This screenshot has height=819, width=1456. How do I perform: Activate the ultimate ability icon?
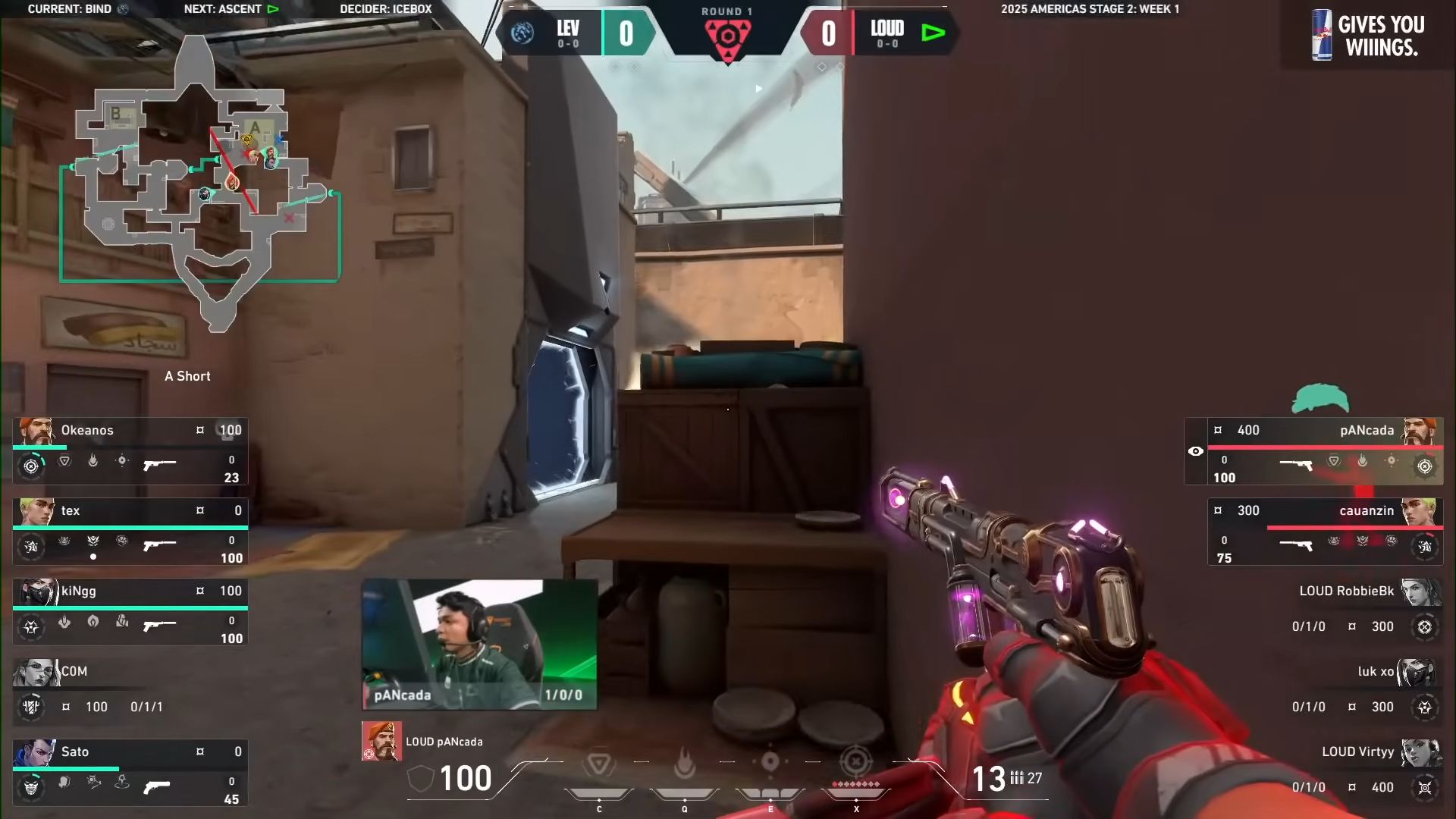click(856, 762)
